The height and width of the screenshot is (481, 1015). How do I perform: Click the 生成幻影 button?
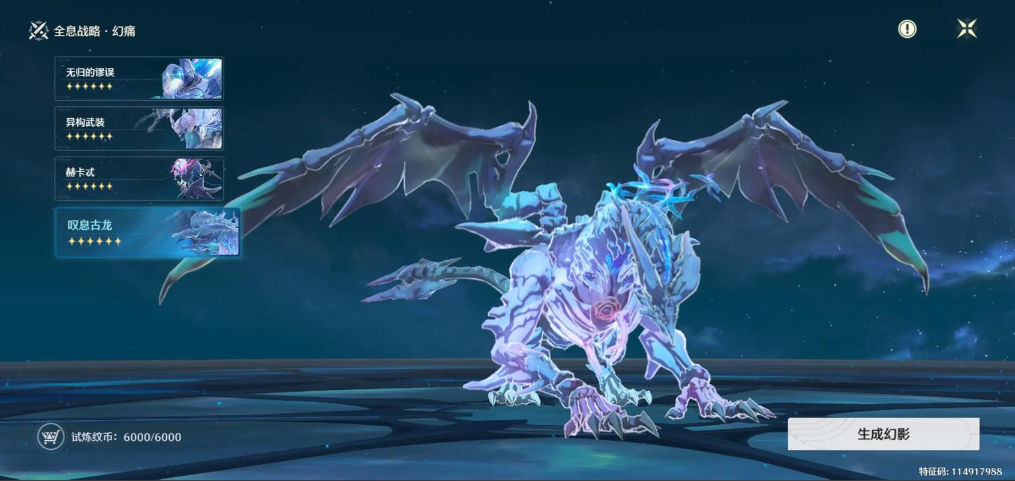pos(883,434)
